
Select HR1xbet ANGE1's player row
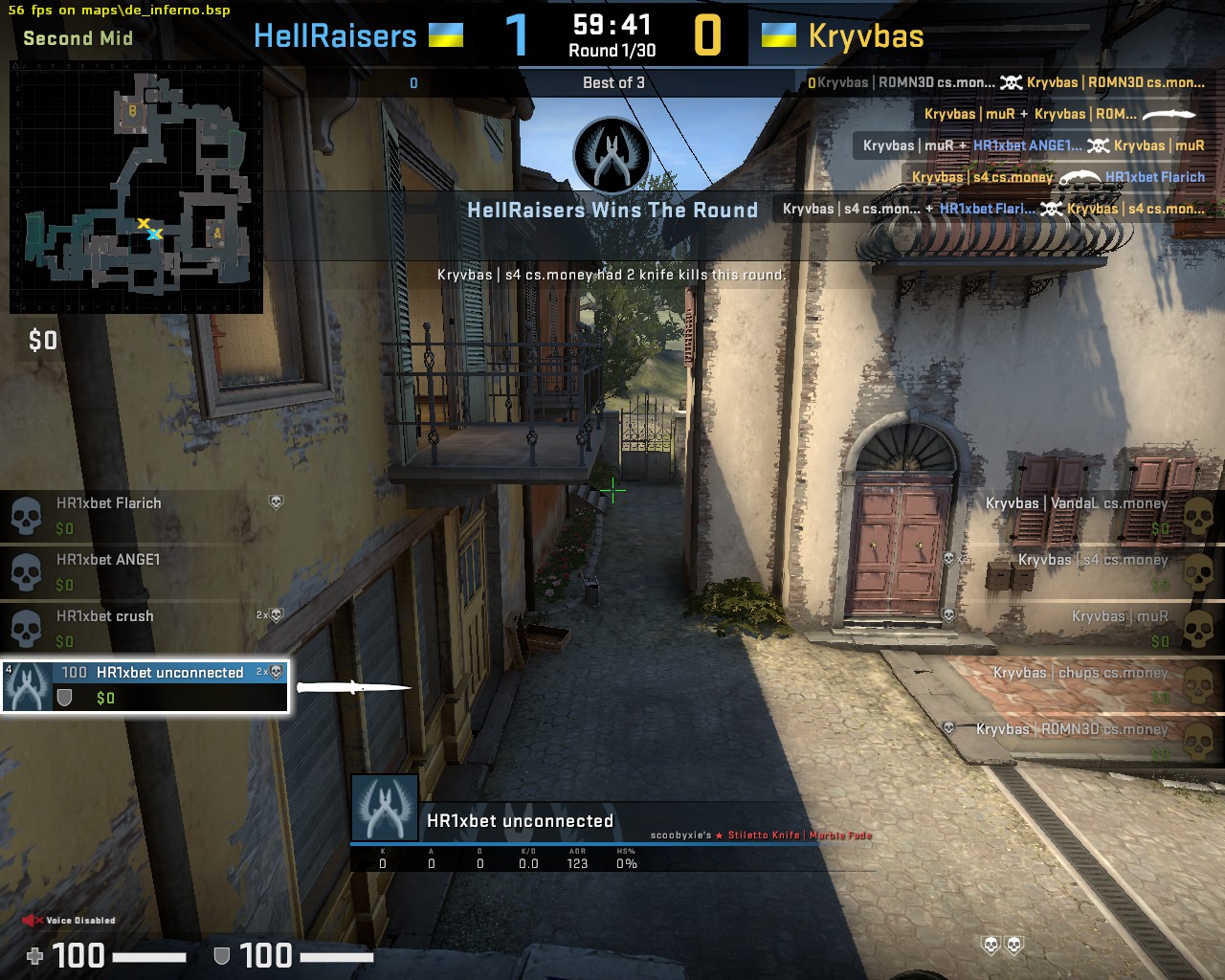pyautogui.click(x=144, y=571)
